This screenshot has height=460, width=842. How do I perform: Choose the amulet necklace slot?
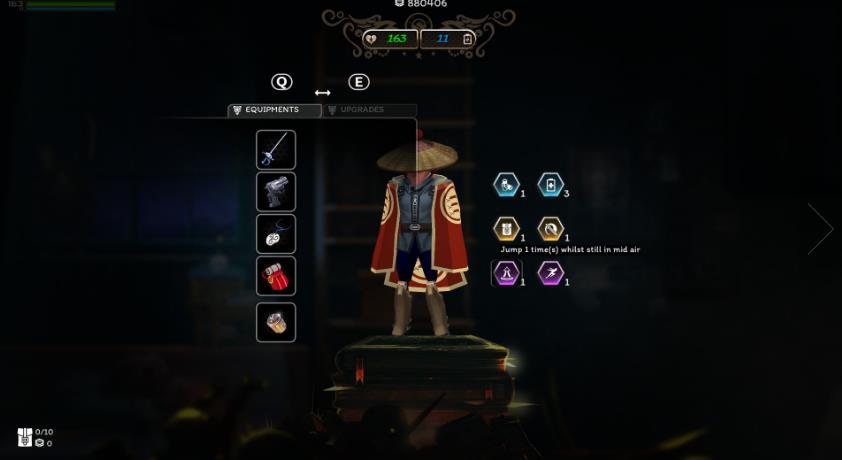point(276,234)
